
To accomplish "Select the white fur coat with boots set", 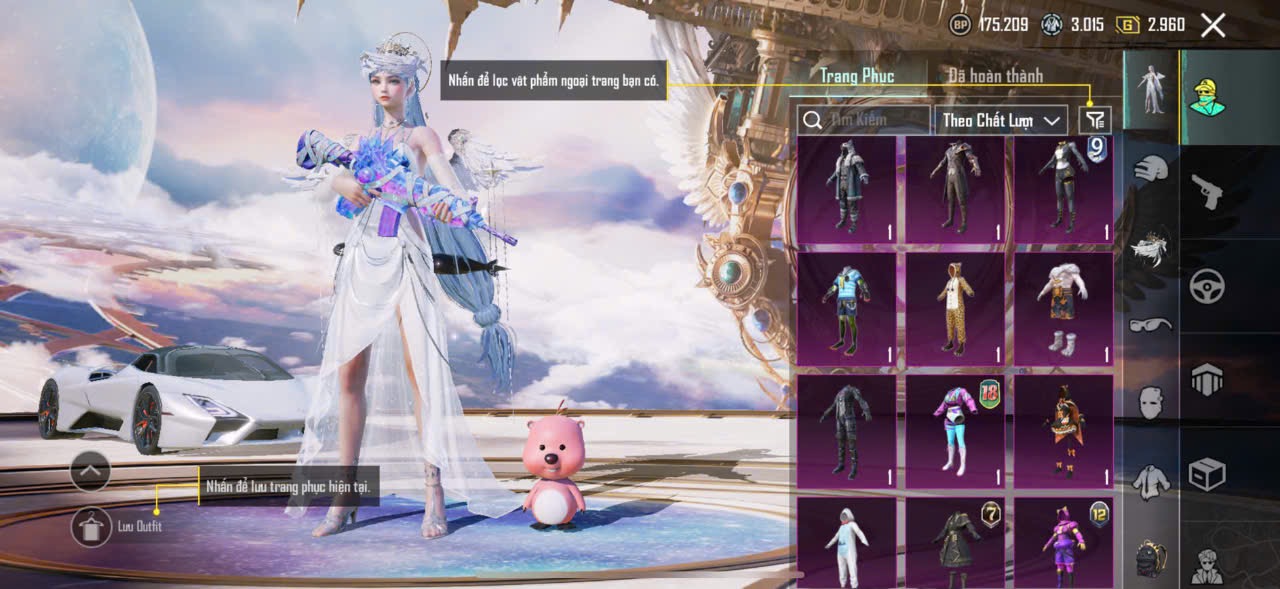I will [x=1063, y=308].
